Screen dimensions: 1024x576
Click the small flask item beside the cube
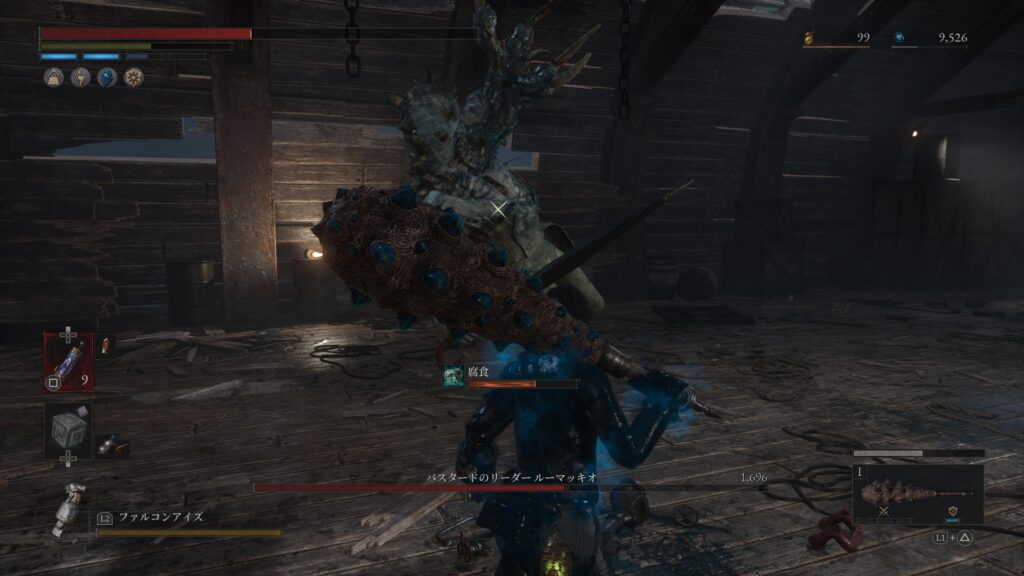click(106, 444)
